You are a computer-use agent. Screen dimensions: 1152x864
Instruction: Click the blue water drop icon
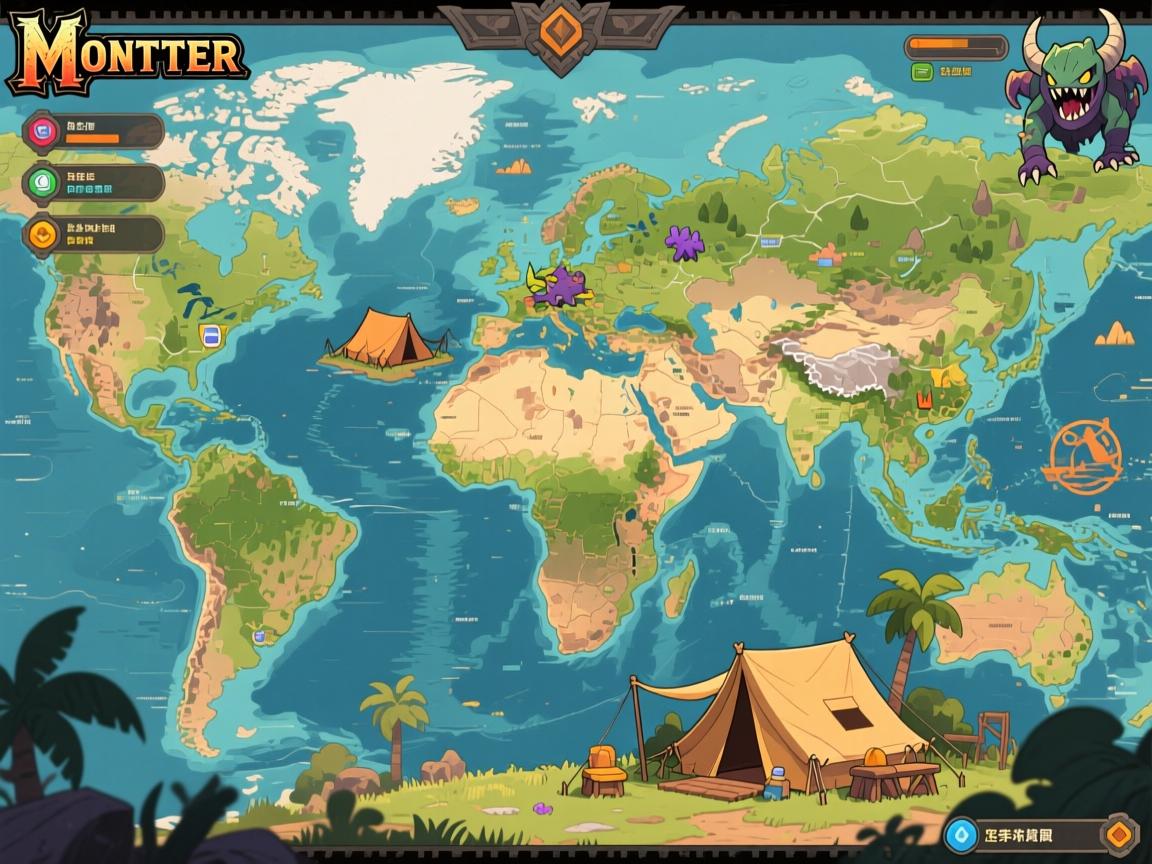click(961, 833)
